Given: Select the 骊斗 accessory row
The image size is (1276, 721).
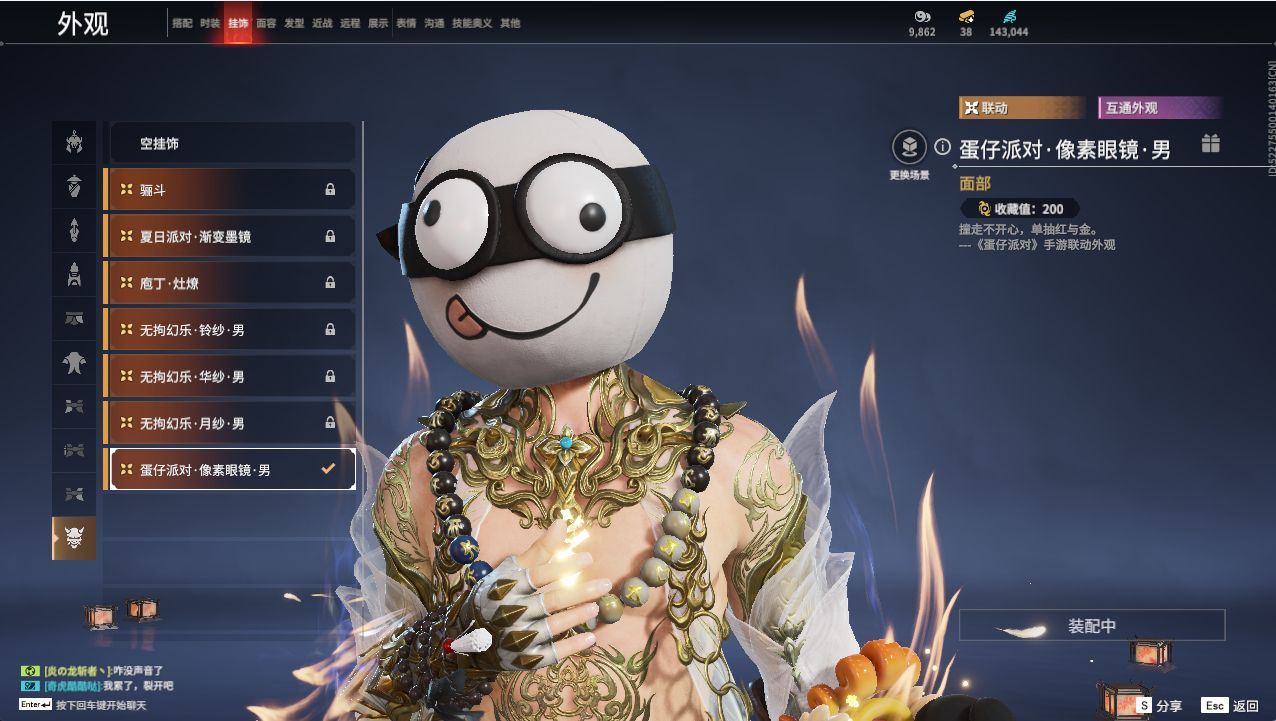Looking at the screenshot, I should pos(230,190).
